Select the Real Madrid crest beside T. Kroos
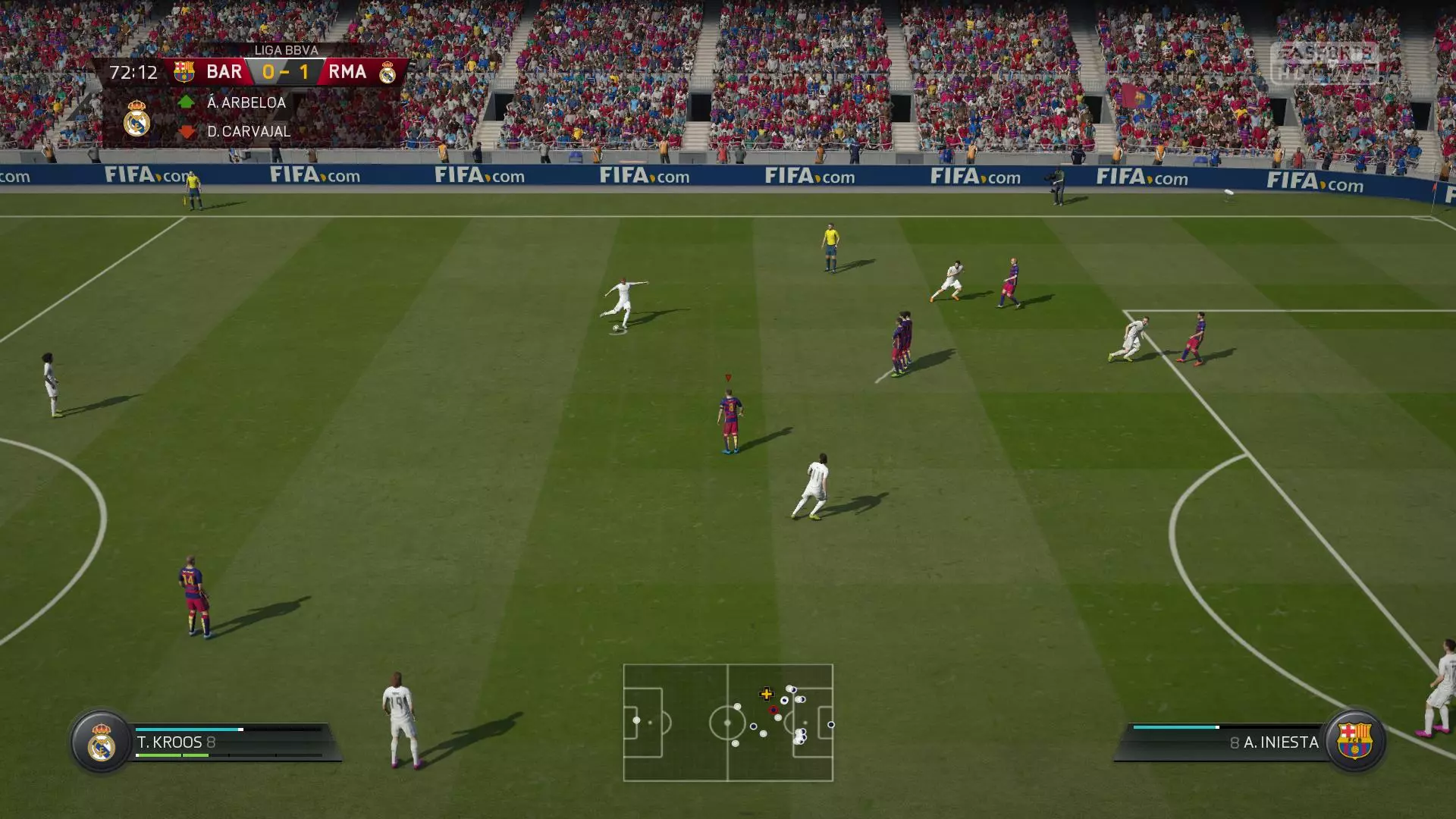The height and width of the screenshot is (819, 1456). (x=101, y=742)
